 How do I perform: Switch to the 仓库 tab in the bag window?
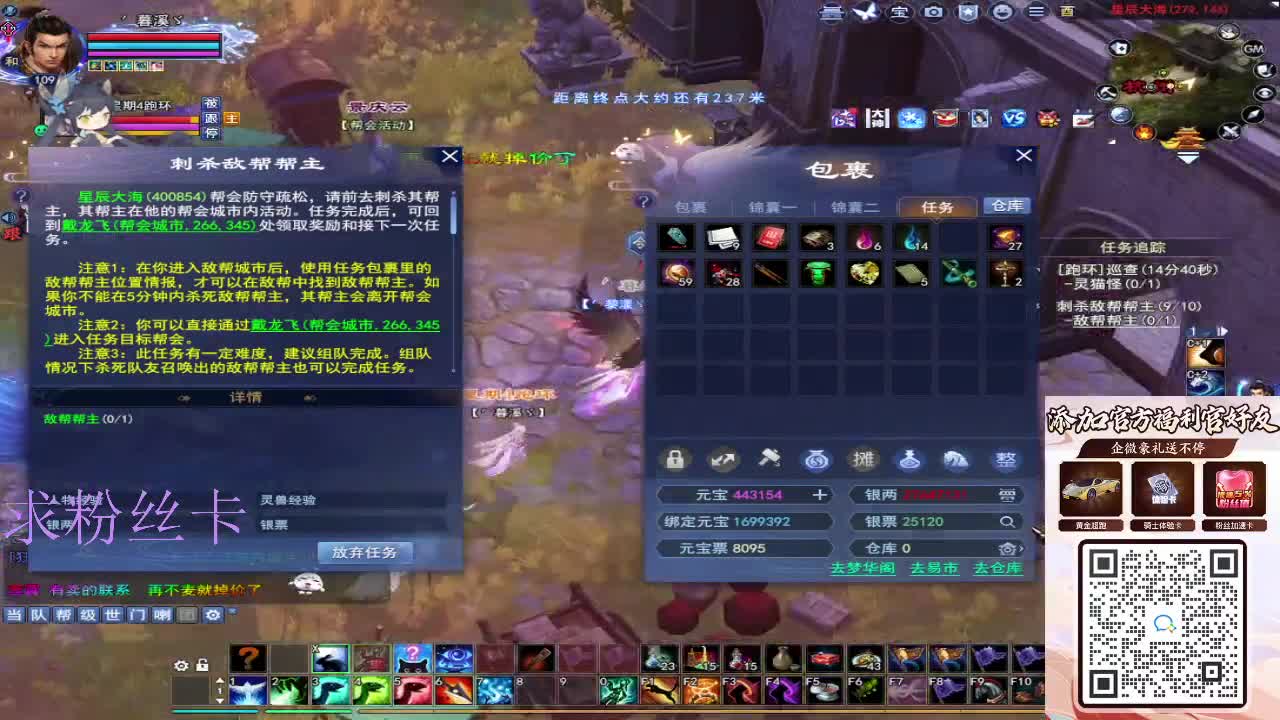(x=1007, y=206)
